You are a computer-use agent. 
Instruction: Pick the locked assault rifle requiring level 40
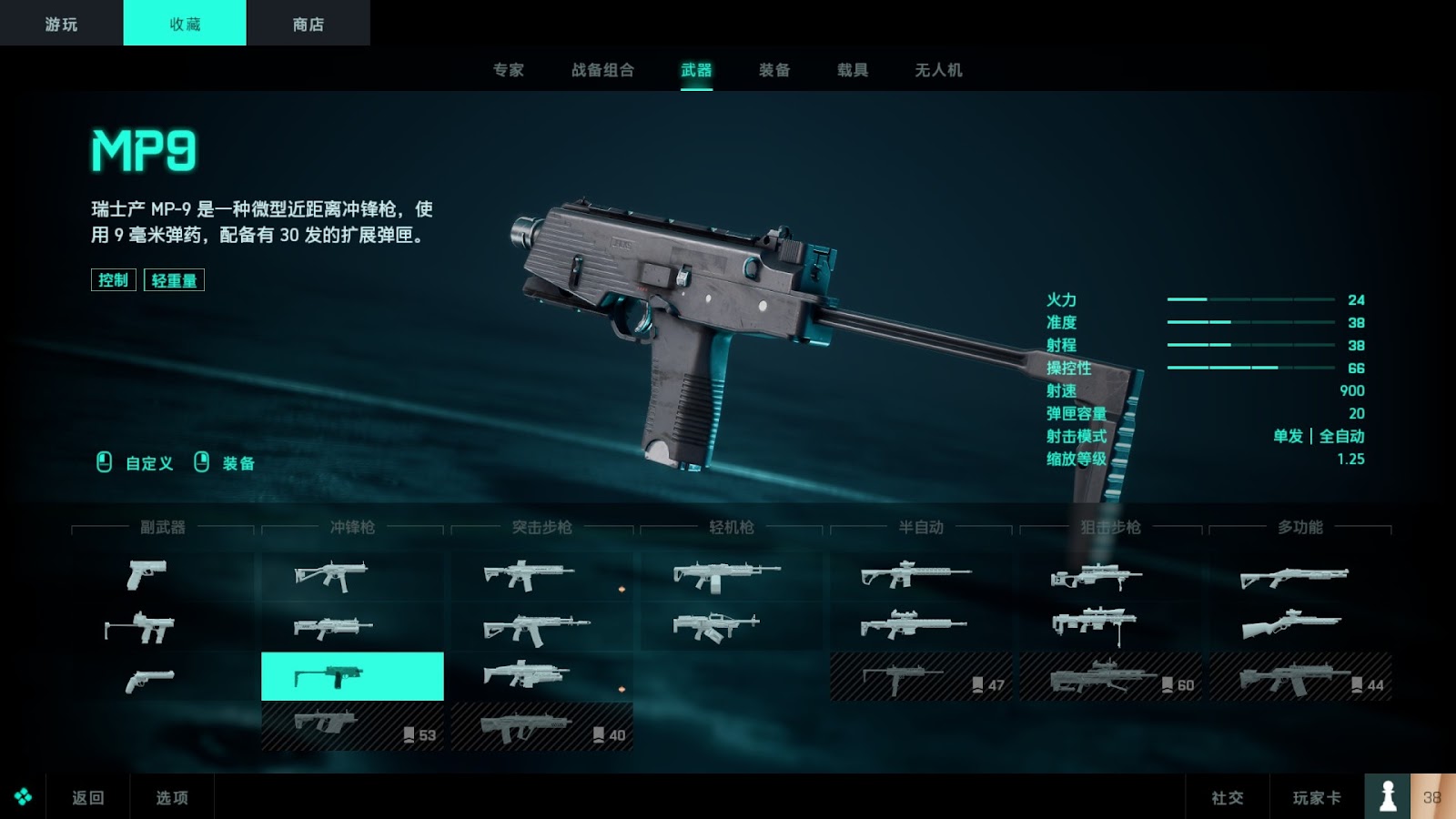[x=541, y=726]
